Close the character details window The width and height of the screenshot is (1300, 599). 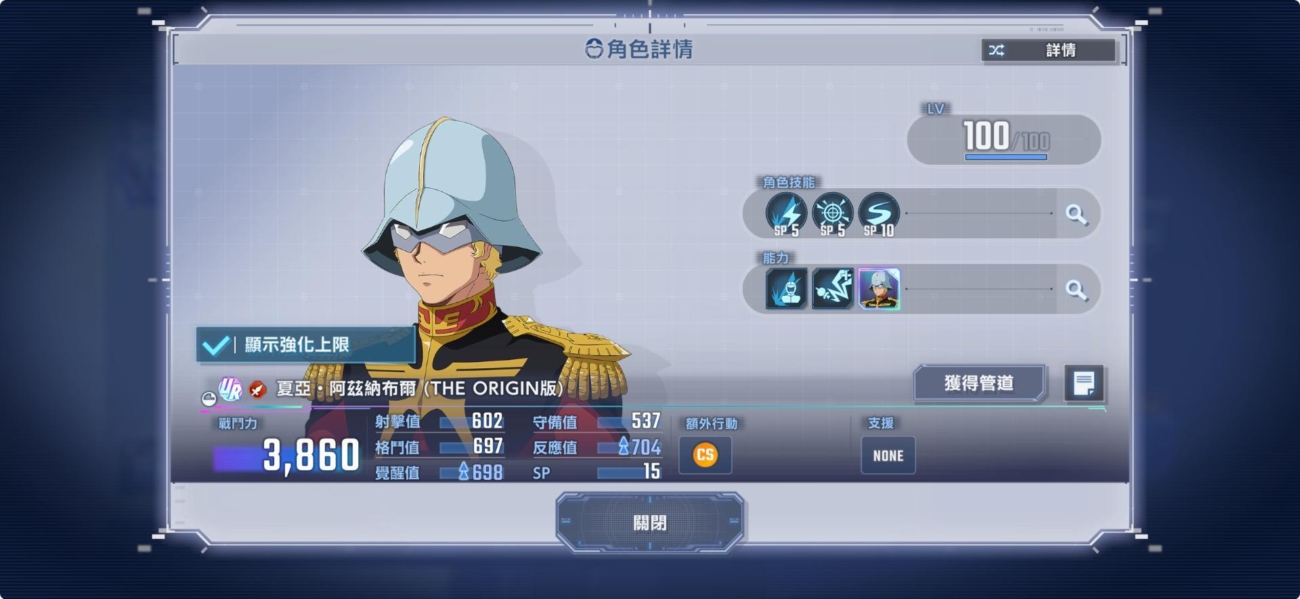pos(650,522)
